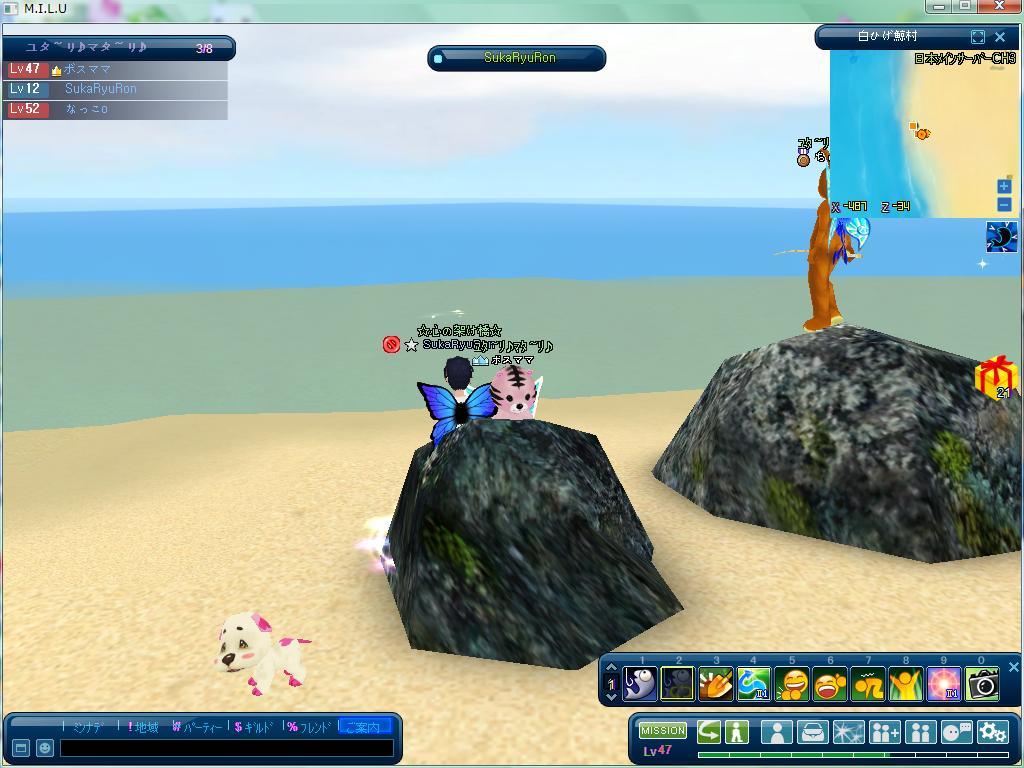Zoom out the minimap with minus
1024x768 pixels.
click(1004, 204)
